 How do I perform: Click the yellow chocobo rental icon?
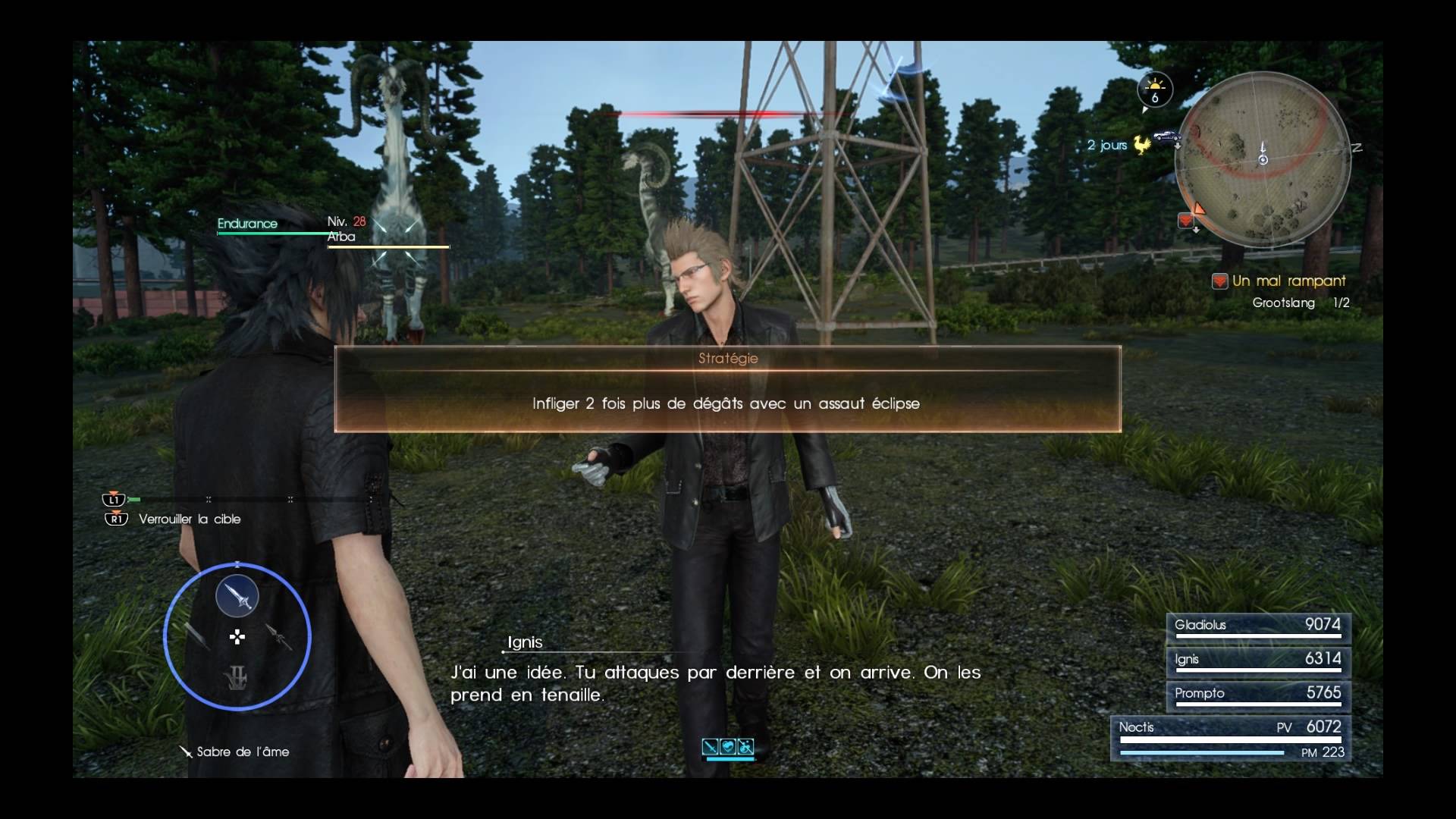1142,144
